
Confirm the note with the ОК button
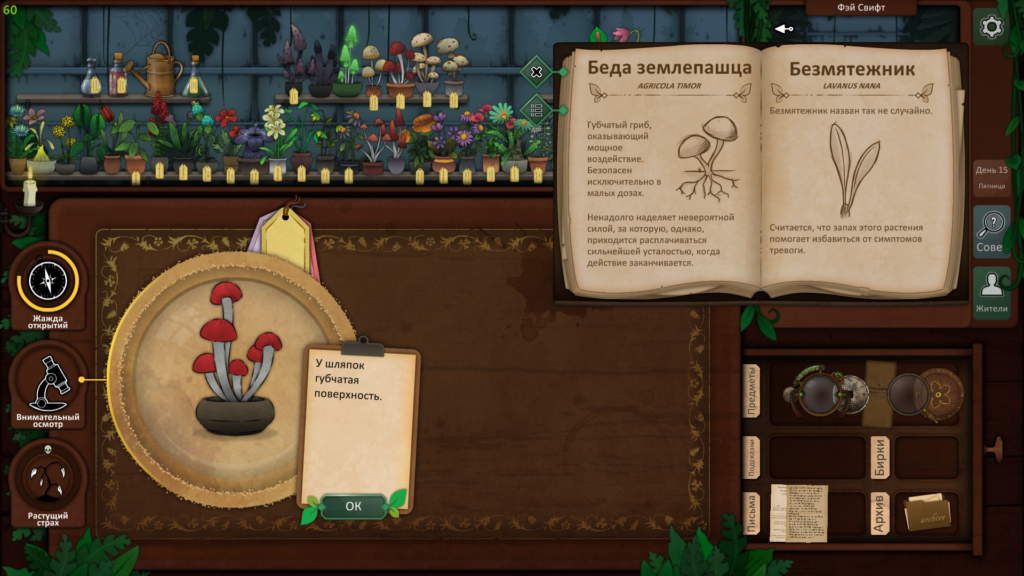(353, 506)
